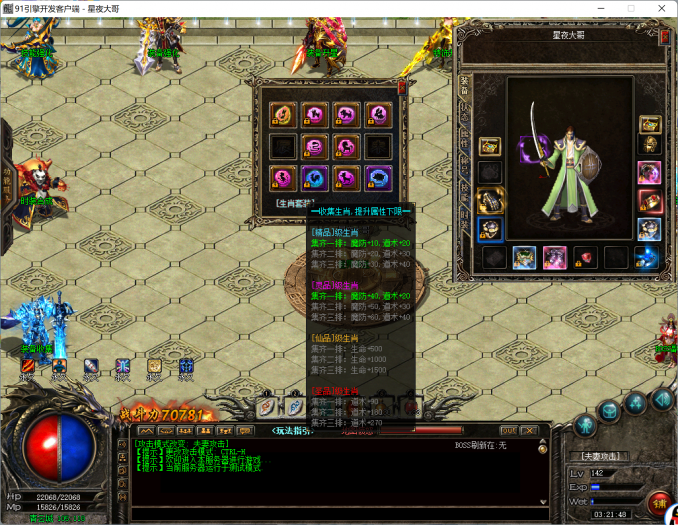
Task: Toggle the sound speaker round button
Action: coord(661,399)
